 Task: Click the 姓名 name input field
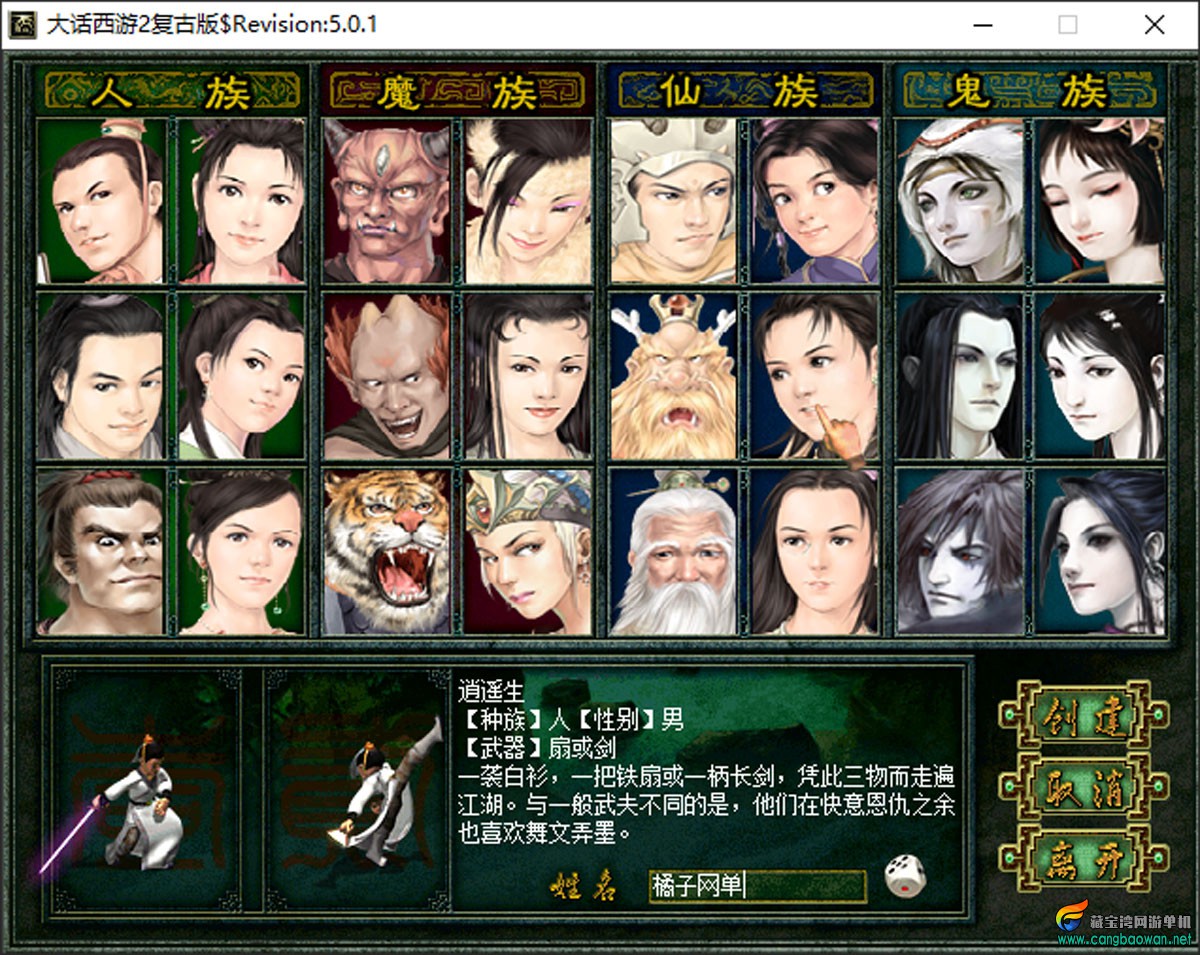[x=757, y=886]
